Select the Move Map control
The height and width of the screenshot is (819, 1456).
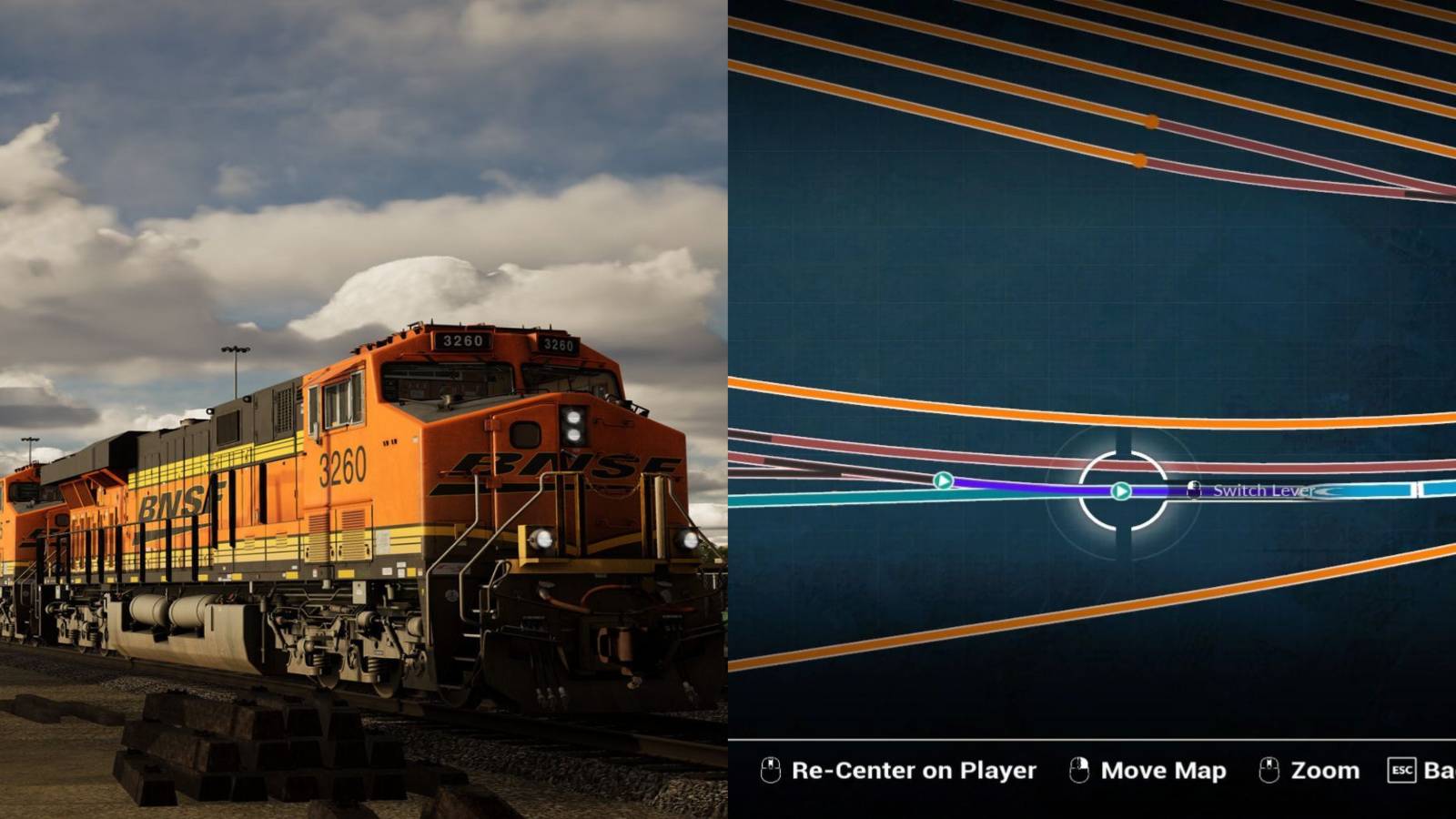click(x=1163, y=771)
